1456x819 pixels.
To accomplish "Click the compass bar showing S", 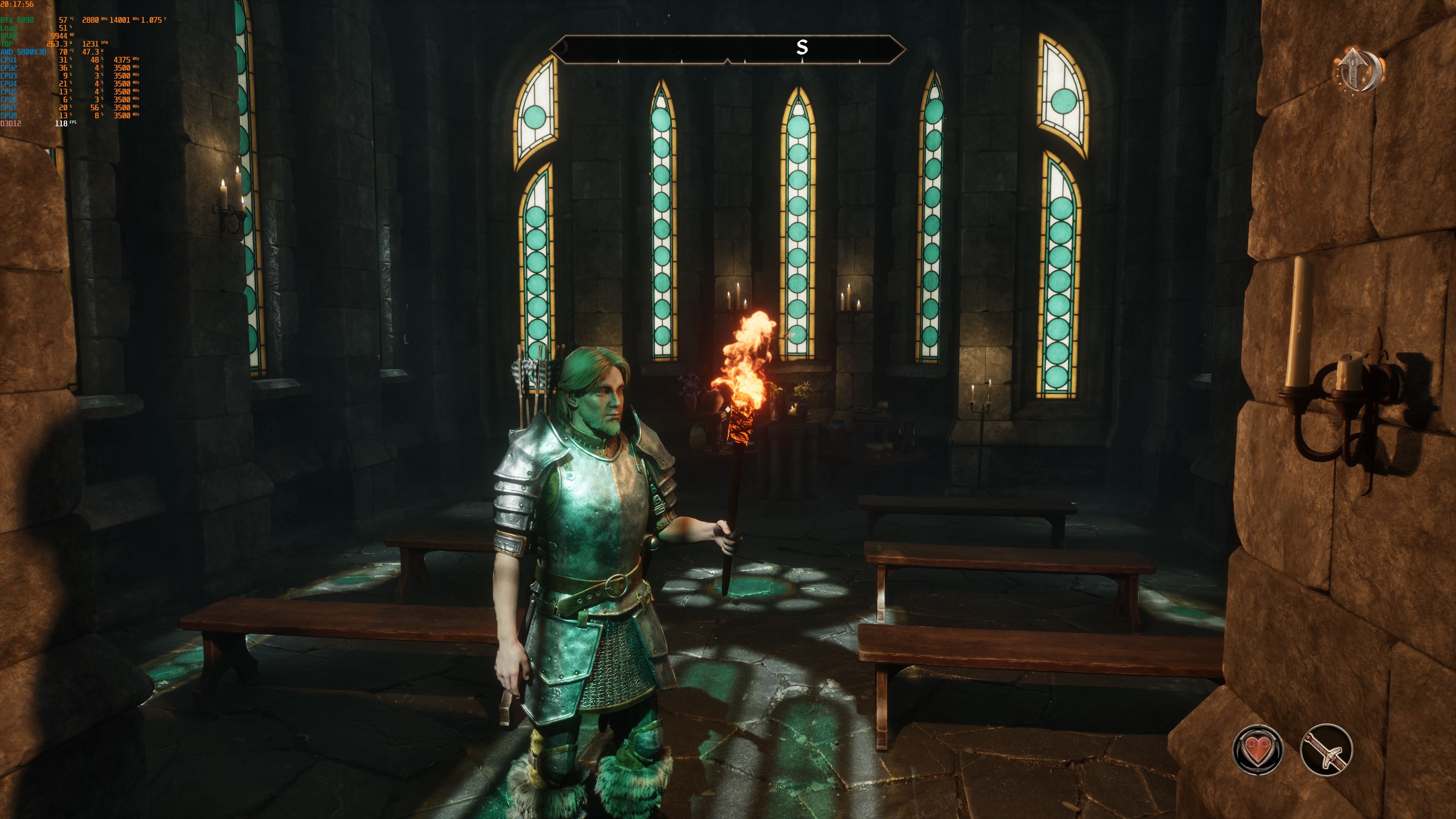I will click(x=728, y=49).
